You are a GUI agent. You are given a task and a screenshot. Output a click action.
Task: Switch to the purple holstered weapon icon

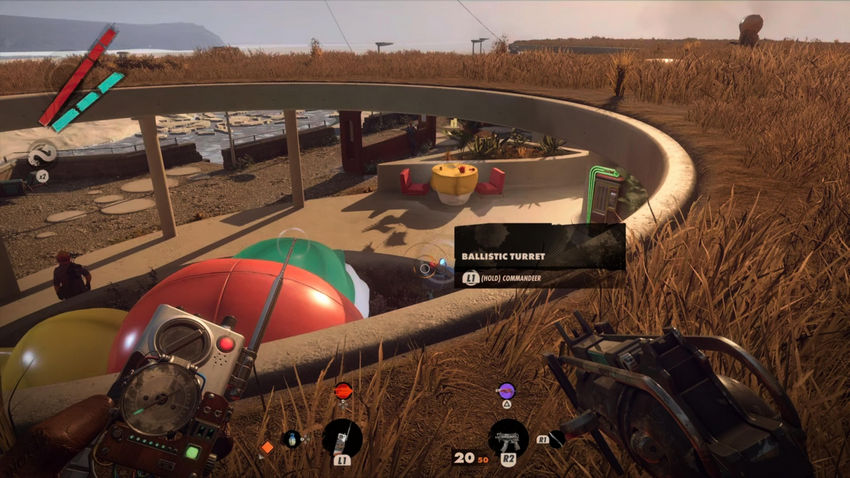tap(506, 391)
